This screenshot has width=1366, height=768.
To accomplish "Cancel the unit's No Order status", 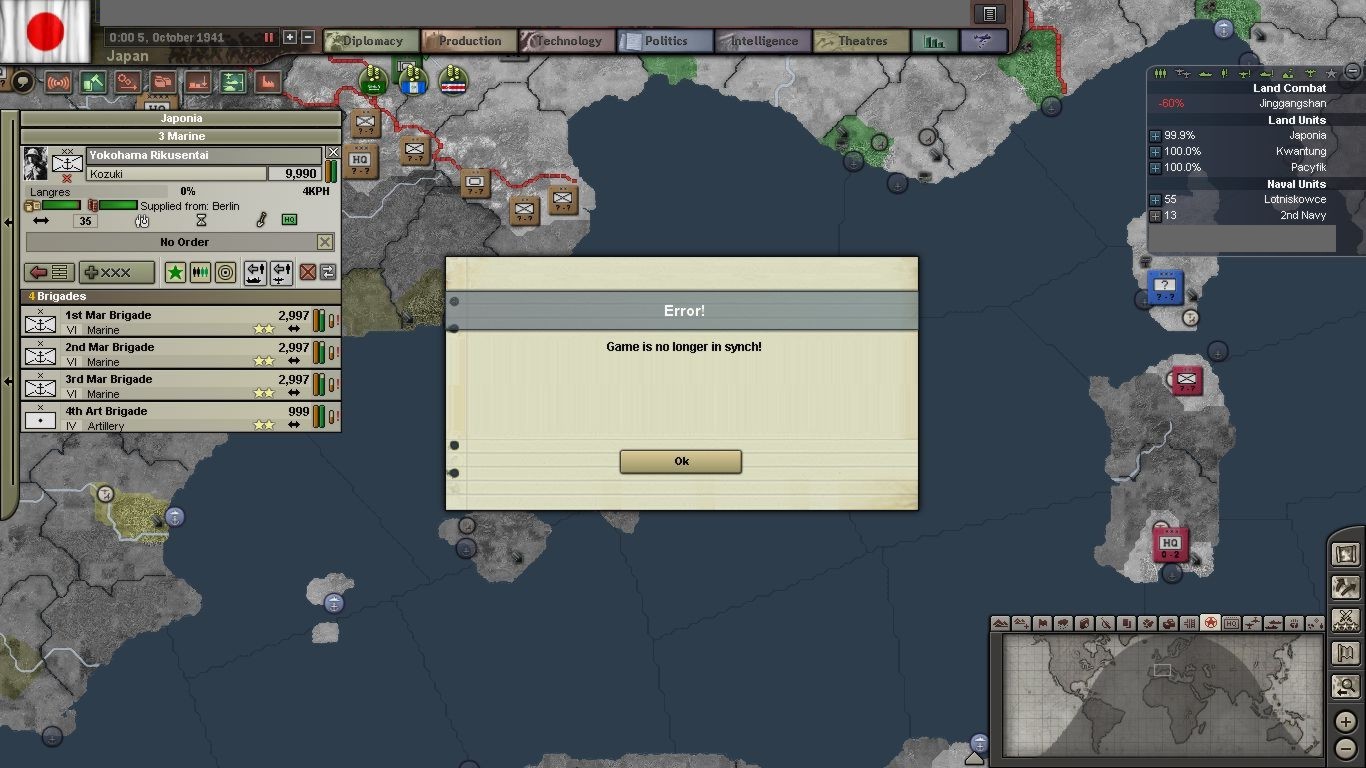I will (325, 242).
